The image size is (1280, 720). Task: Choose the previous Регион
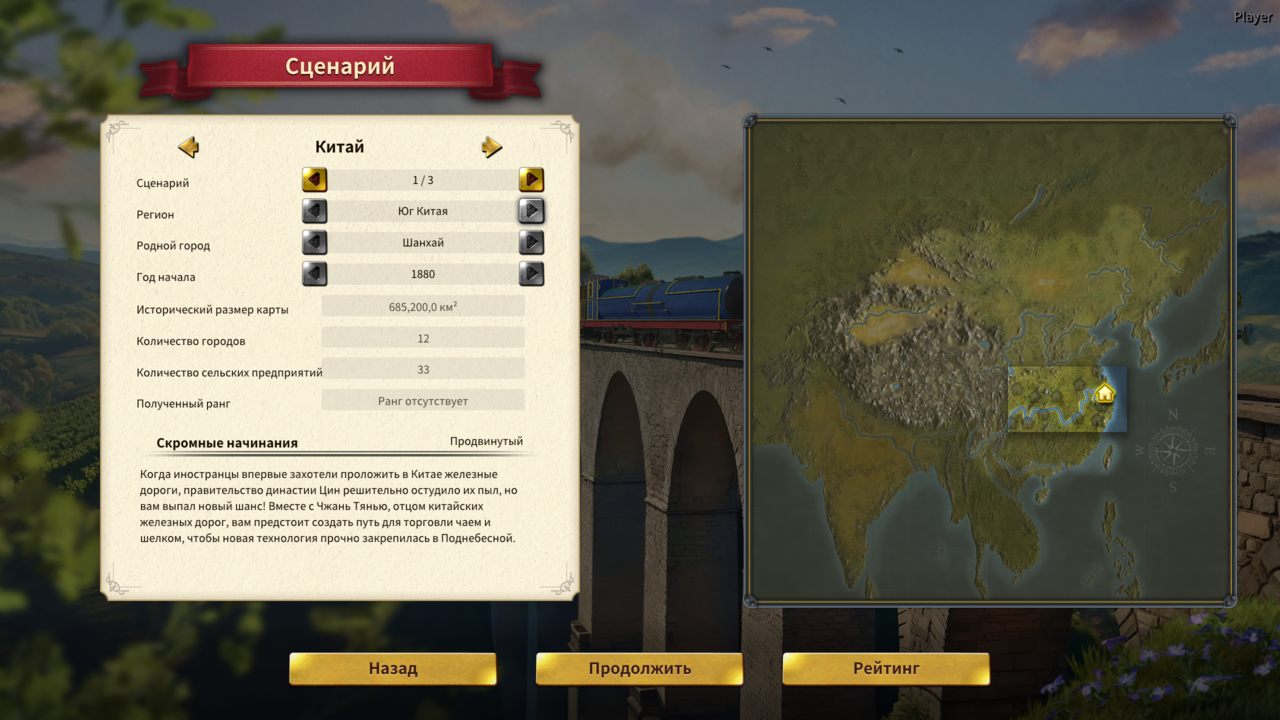pos(315,211)
